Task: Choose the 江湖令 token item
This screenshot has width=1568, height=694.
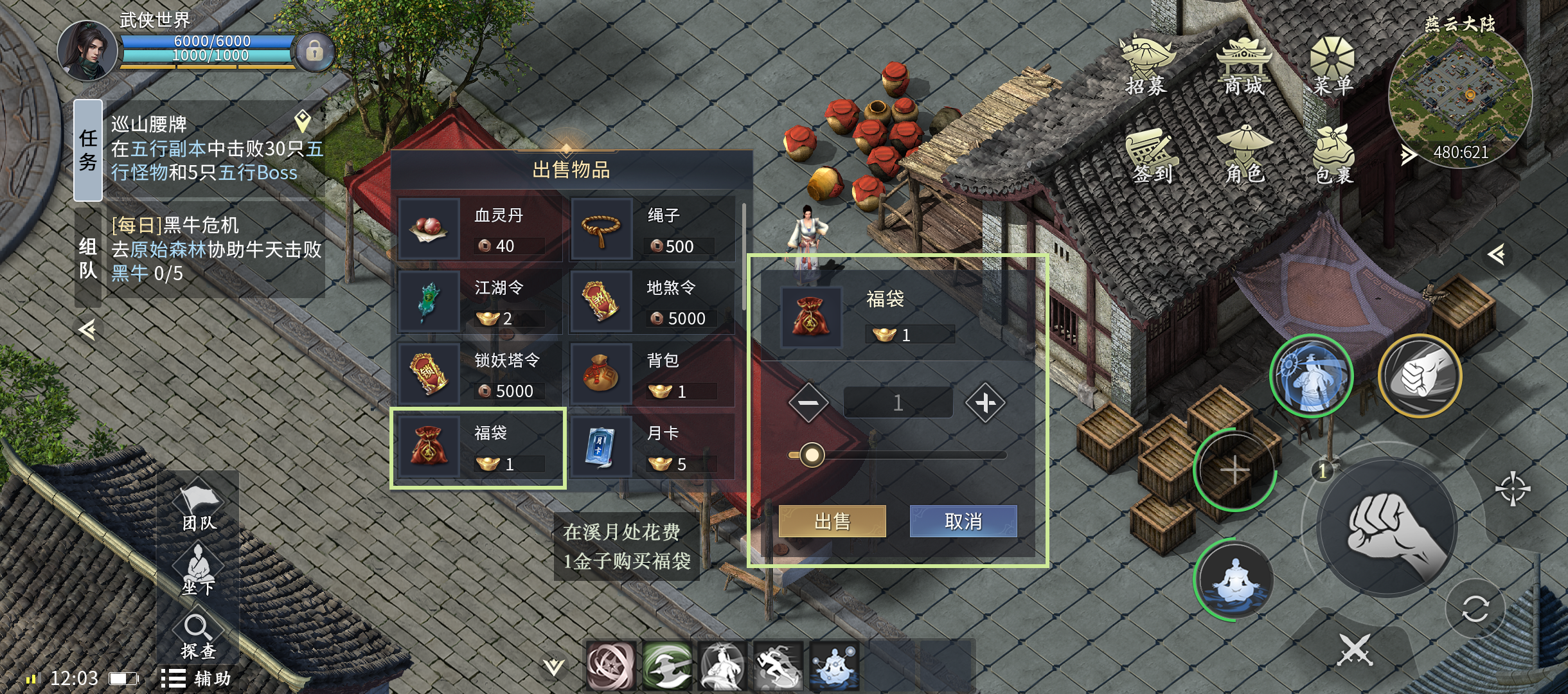Action: pos(479,302)
